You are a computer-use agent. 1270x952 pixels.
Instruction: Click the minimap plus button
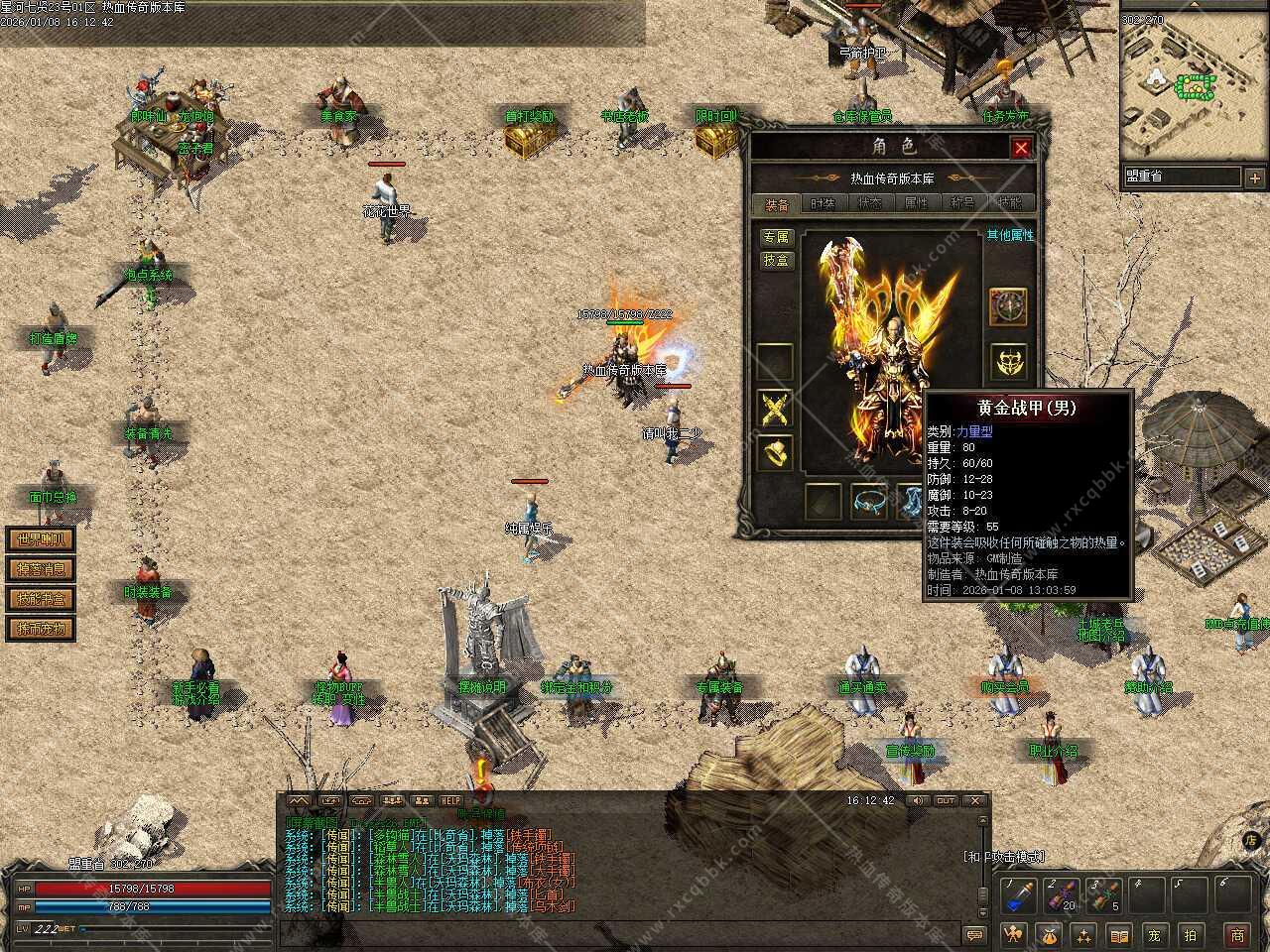(x=1255, y=178)
